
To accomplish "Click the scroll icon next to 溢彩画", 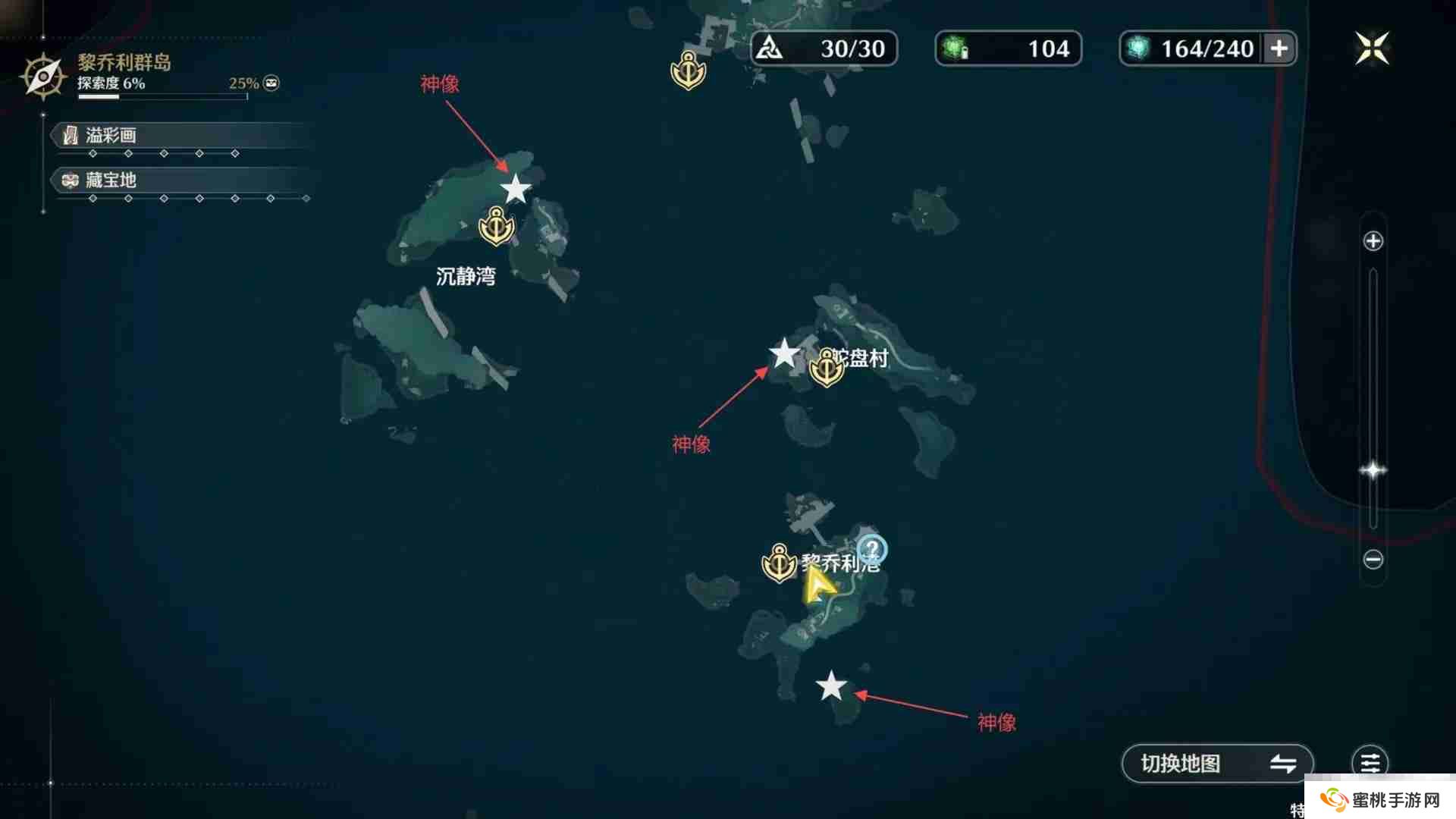I will point(68,135).
